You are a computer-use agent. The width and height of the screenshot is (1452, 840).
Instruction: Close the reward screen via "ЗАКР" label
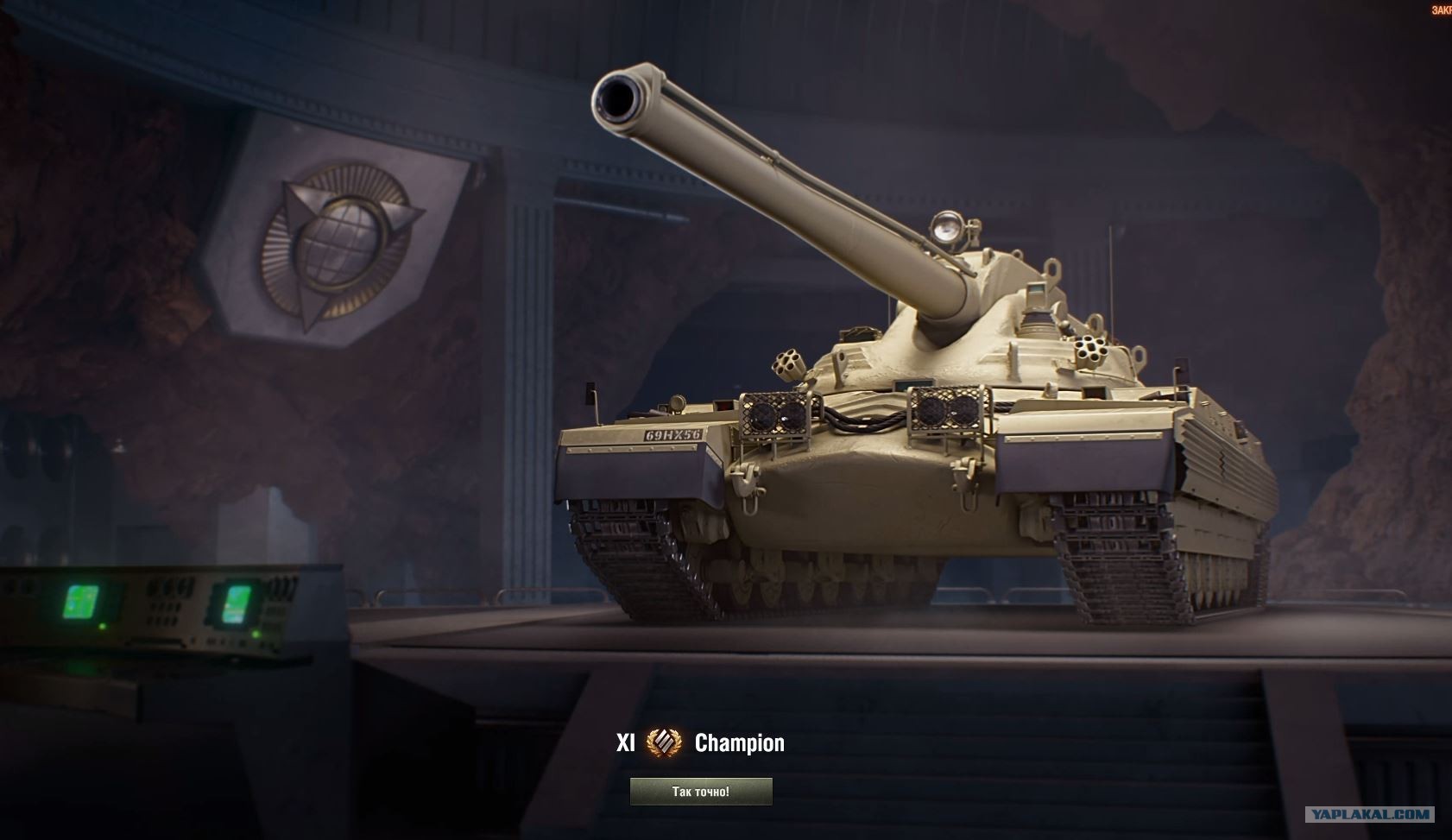point(1441,10)
